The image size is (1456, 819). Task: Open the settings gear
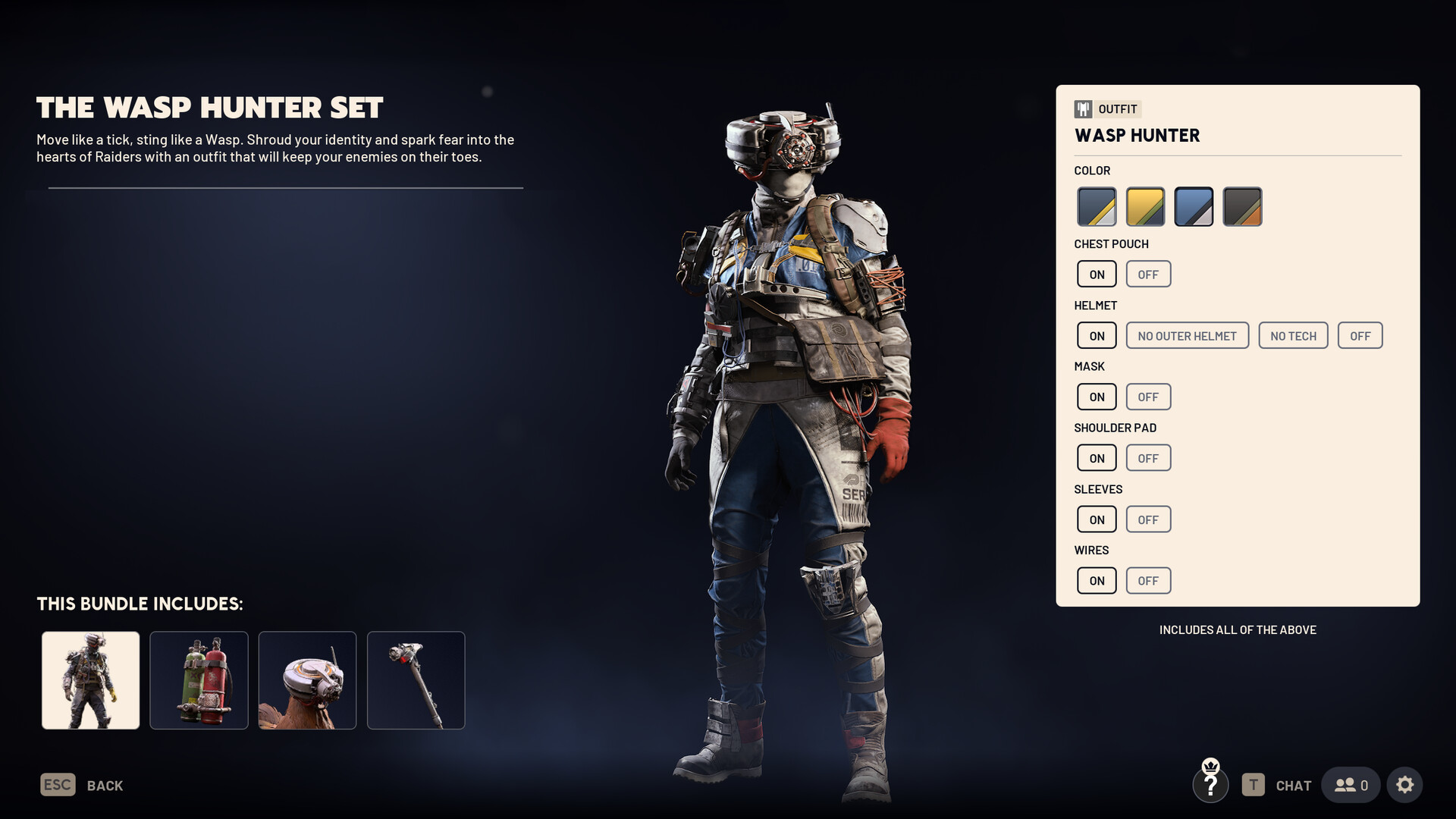tap(1404, 785)
